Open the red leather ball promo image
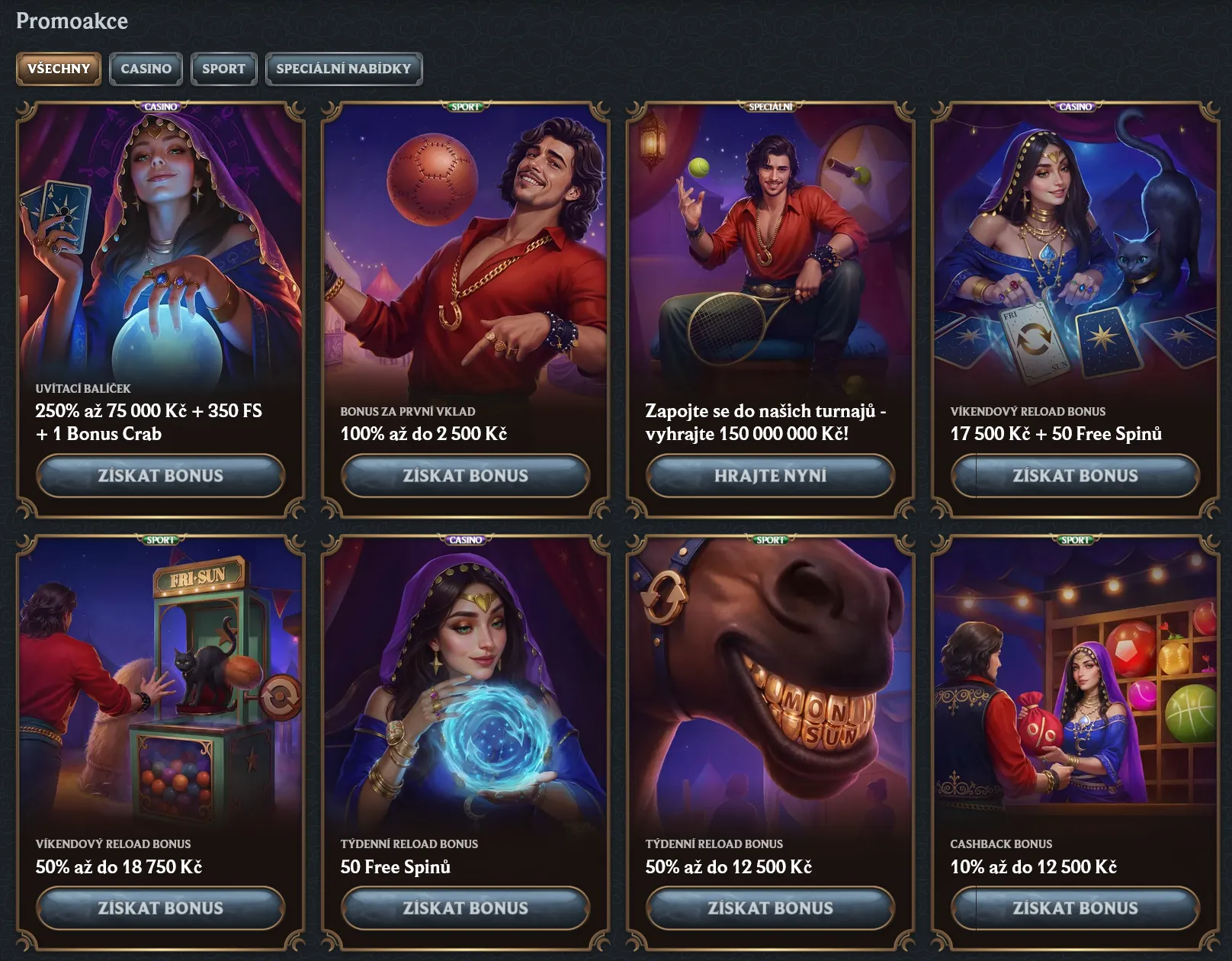1232x961 pixels. (x=465, y=244)
